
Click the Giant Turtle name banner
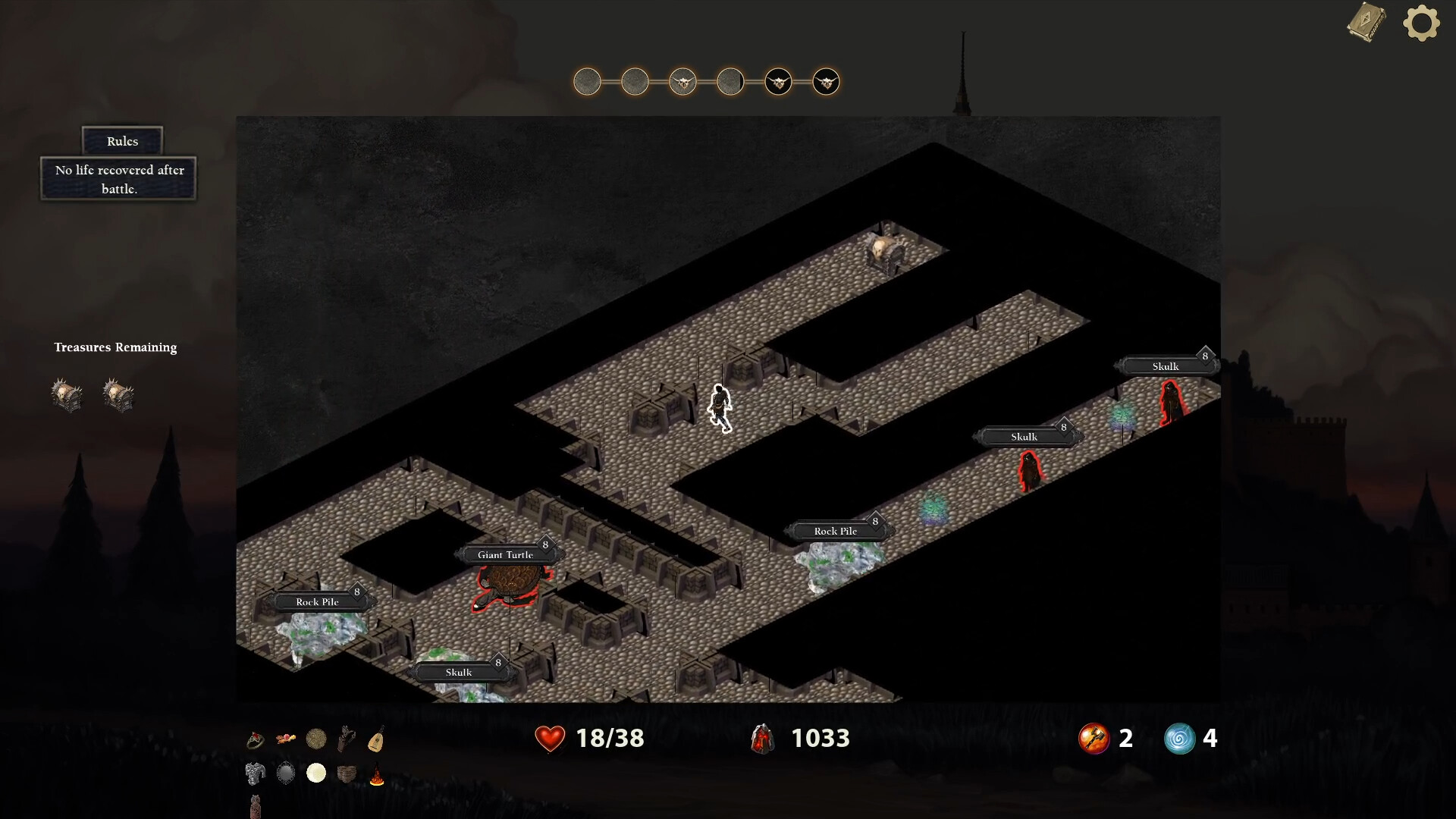point(507,555)
